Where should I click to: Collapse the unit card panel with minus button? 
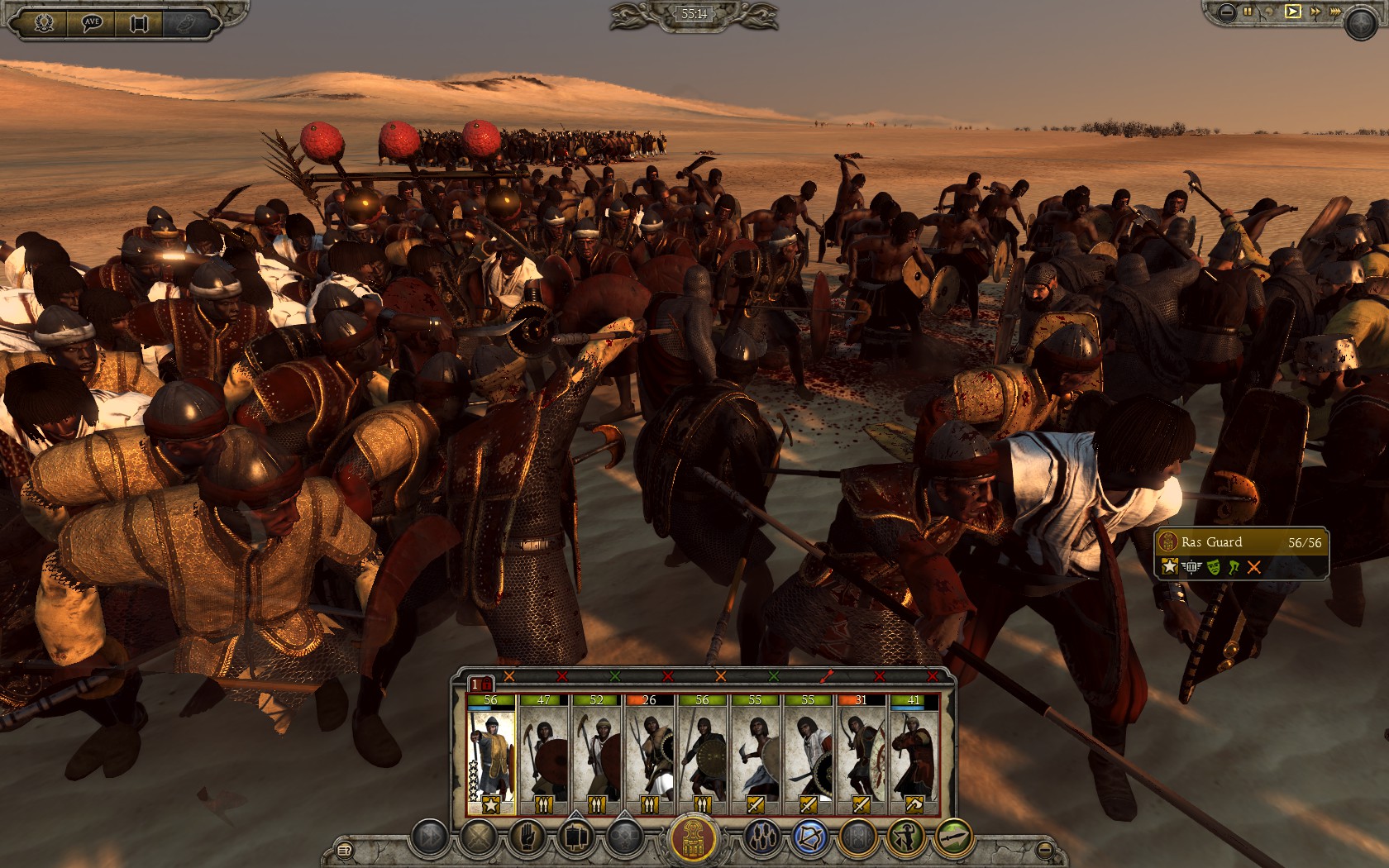pos(1045,849)
